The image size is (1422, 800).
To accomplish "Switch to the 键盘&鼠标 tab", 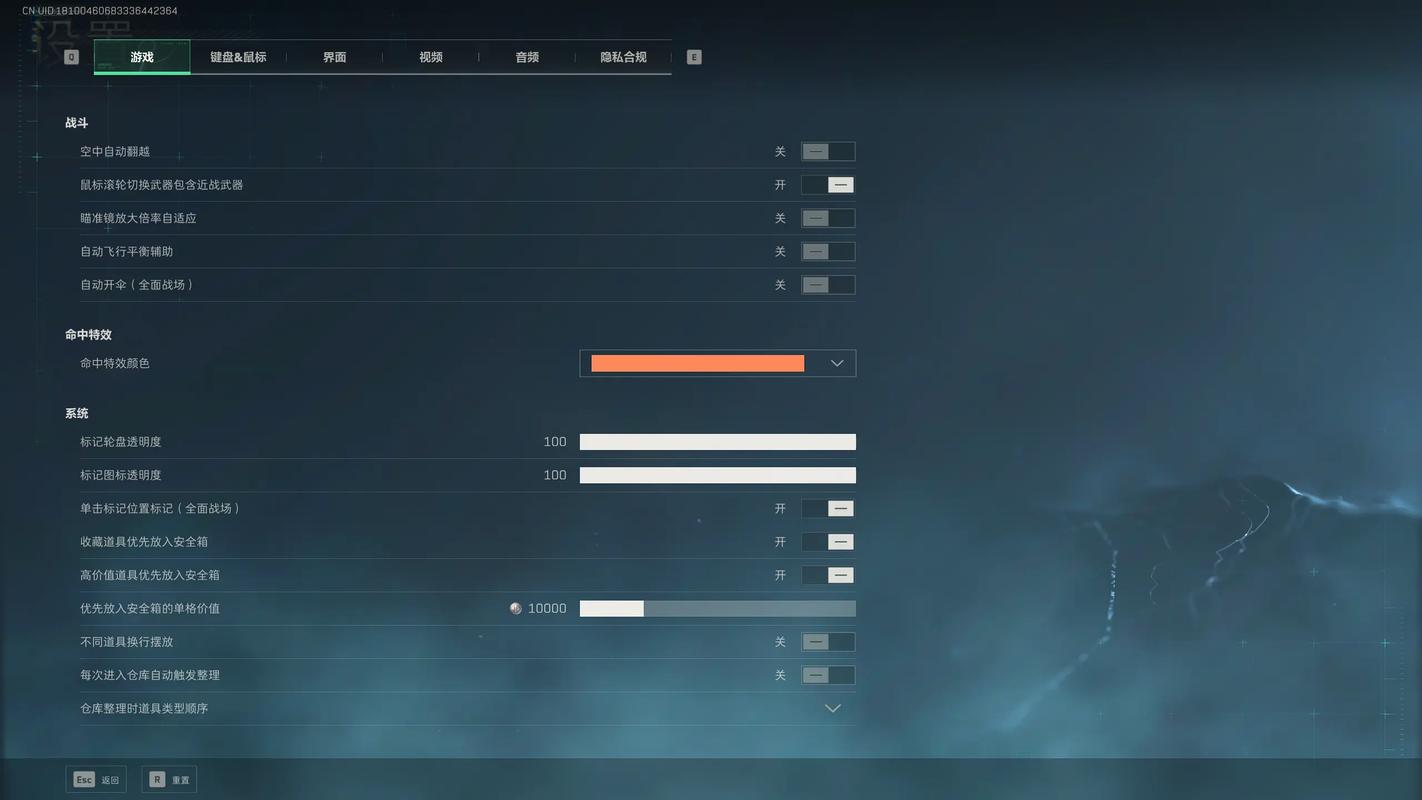I will click(x=237, y=57).
